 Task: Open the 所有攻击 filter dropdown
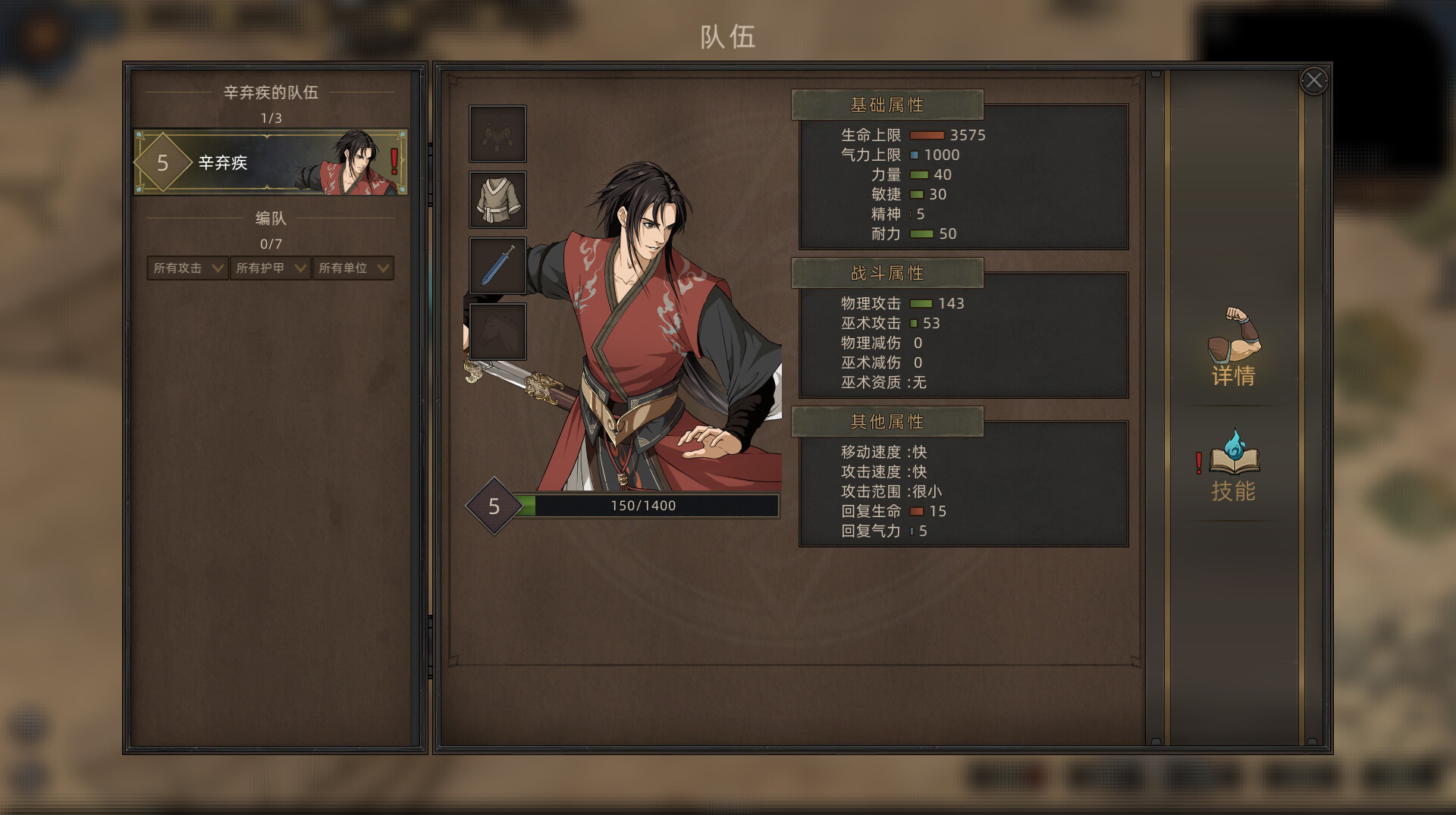click(187, 268)
